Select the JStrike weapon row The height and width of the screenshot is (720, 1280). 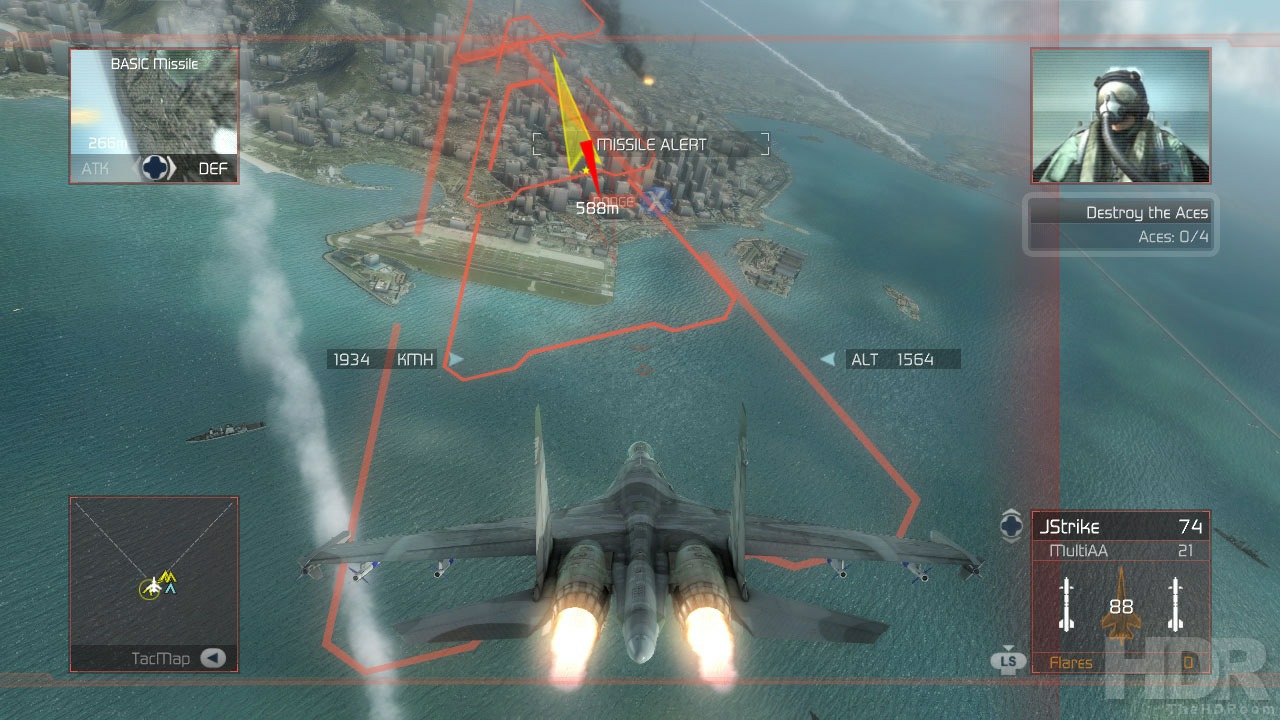tap(1120, 526)
